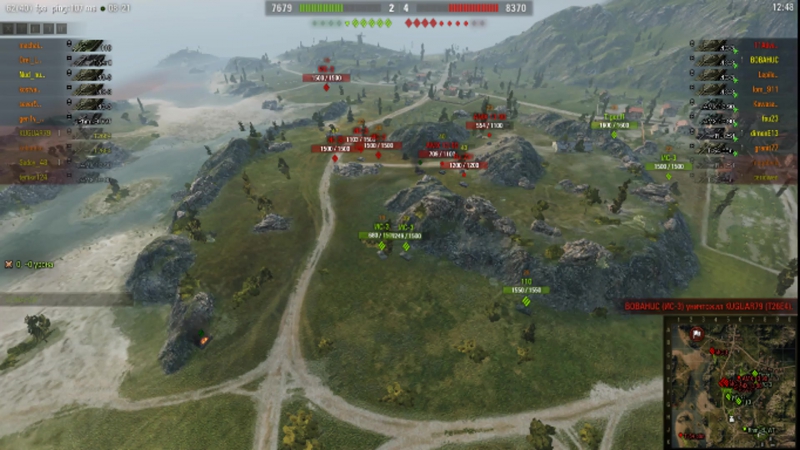
Task: Choose player tankor124 in the roster
Action: pyautogui.click(x=35, y=177)
